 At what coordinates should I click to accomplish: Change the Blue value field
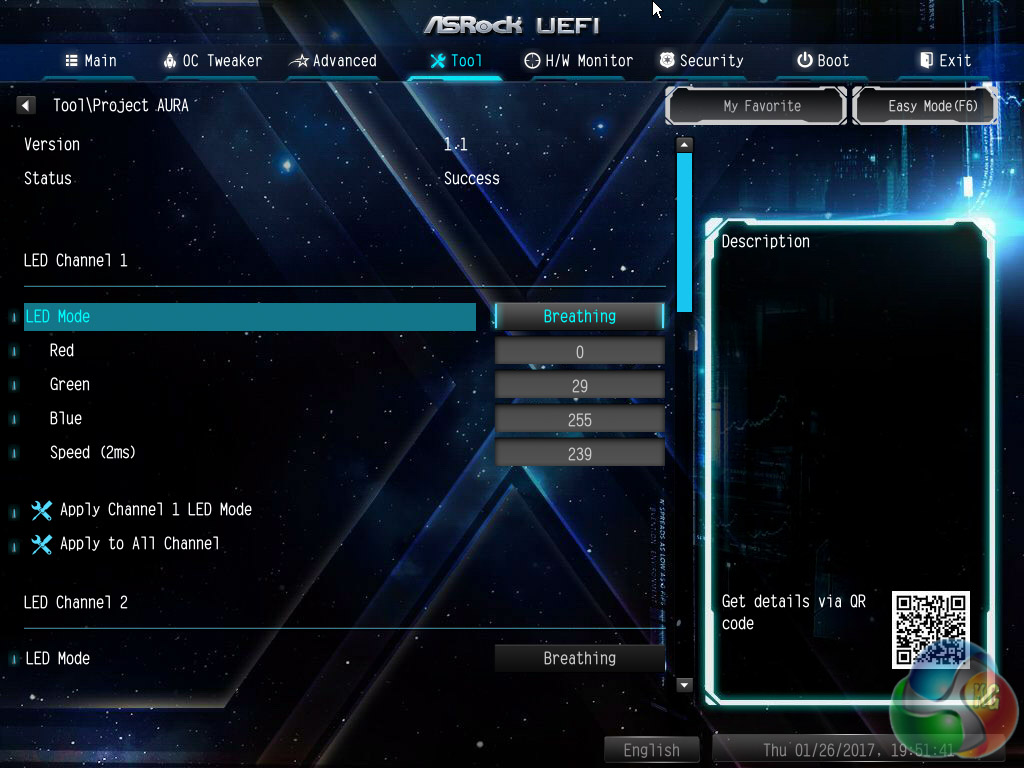(x=579, y=420)
